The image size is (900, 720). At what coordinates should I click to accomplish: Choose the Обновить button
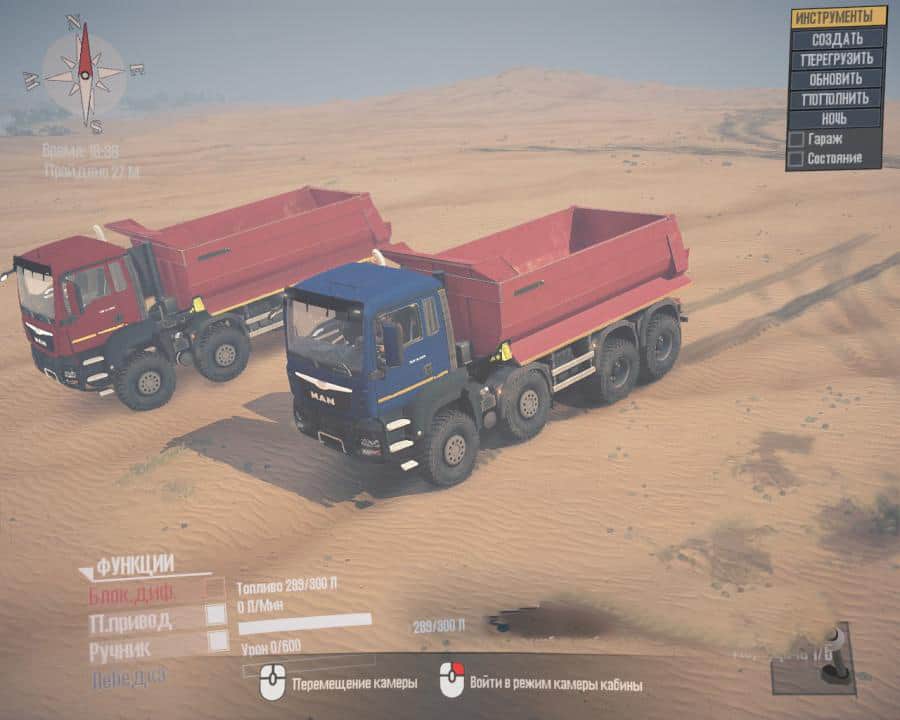837,78
